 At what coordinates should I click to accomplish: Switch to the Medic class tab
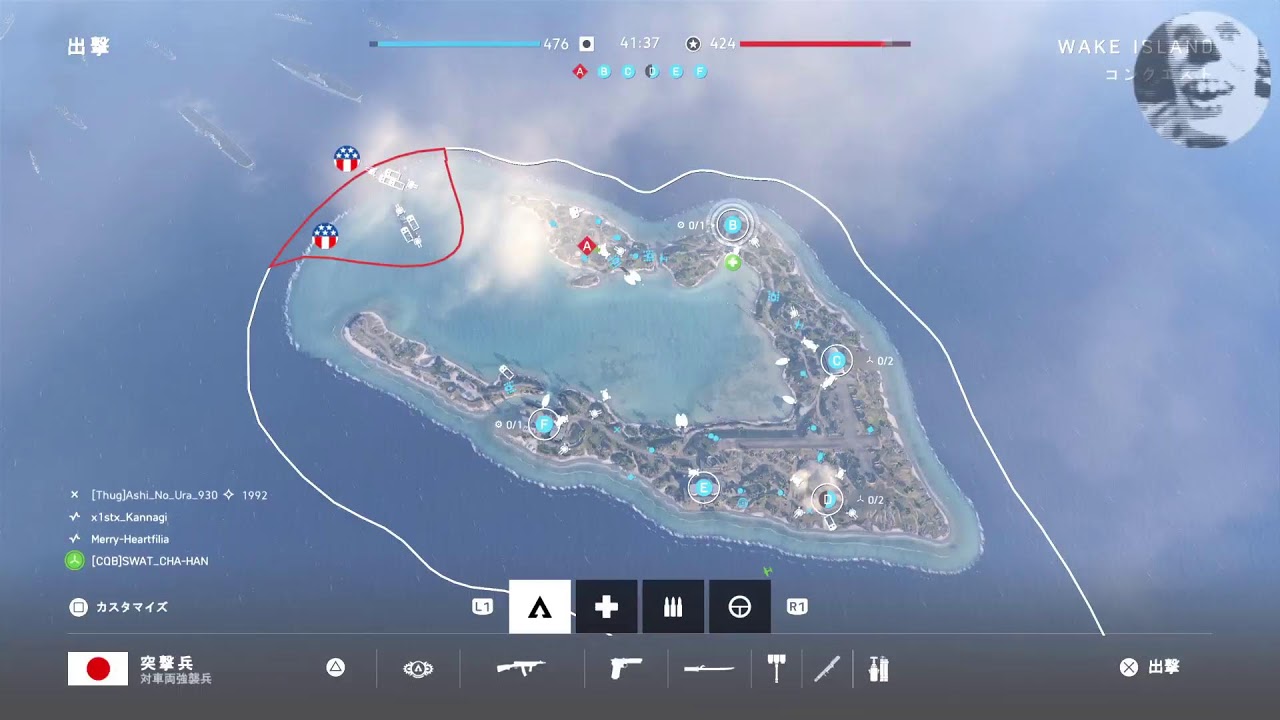[606, 607]
